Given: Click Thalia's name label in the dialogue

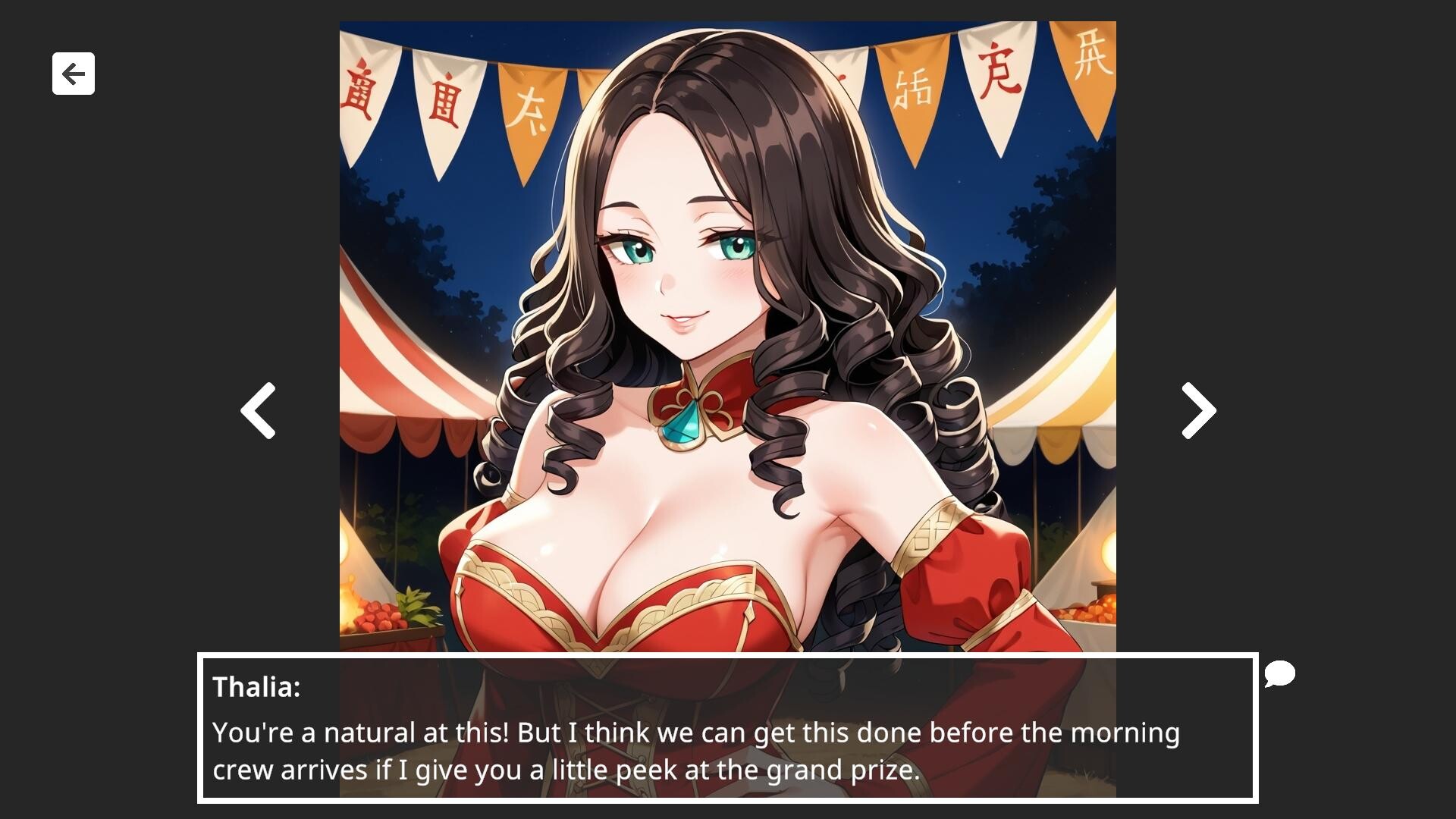Looking at the screenshot, I should 257,689.
